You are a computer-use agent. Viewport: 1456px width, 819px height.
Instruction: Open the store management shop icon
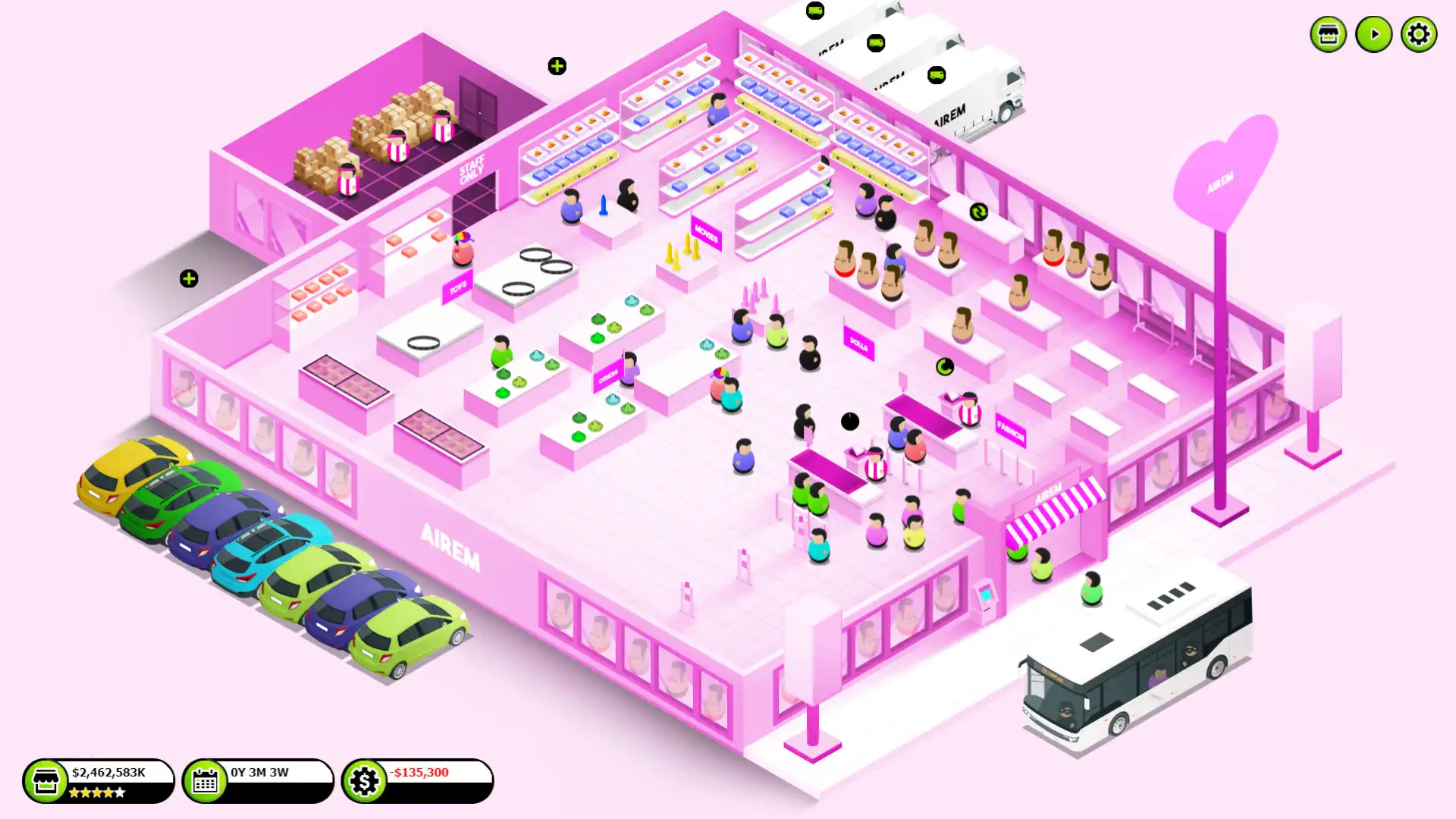pos(1327,33)
